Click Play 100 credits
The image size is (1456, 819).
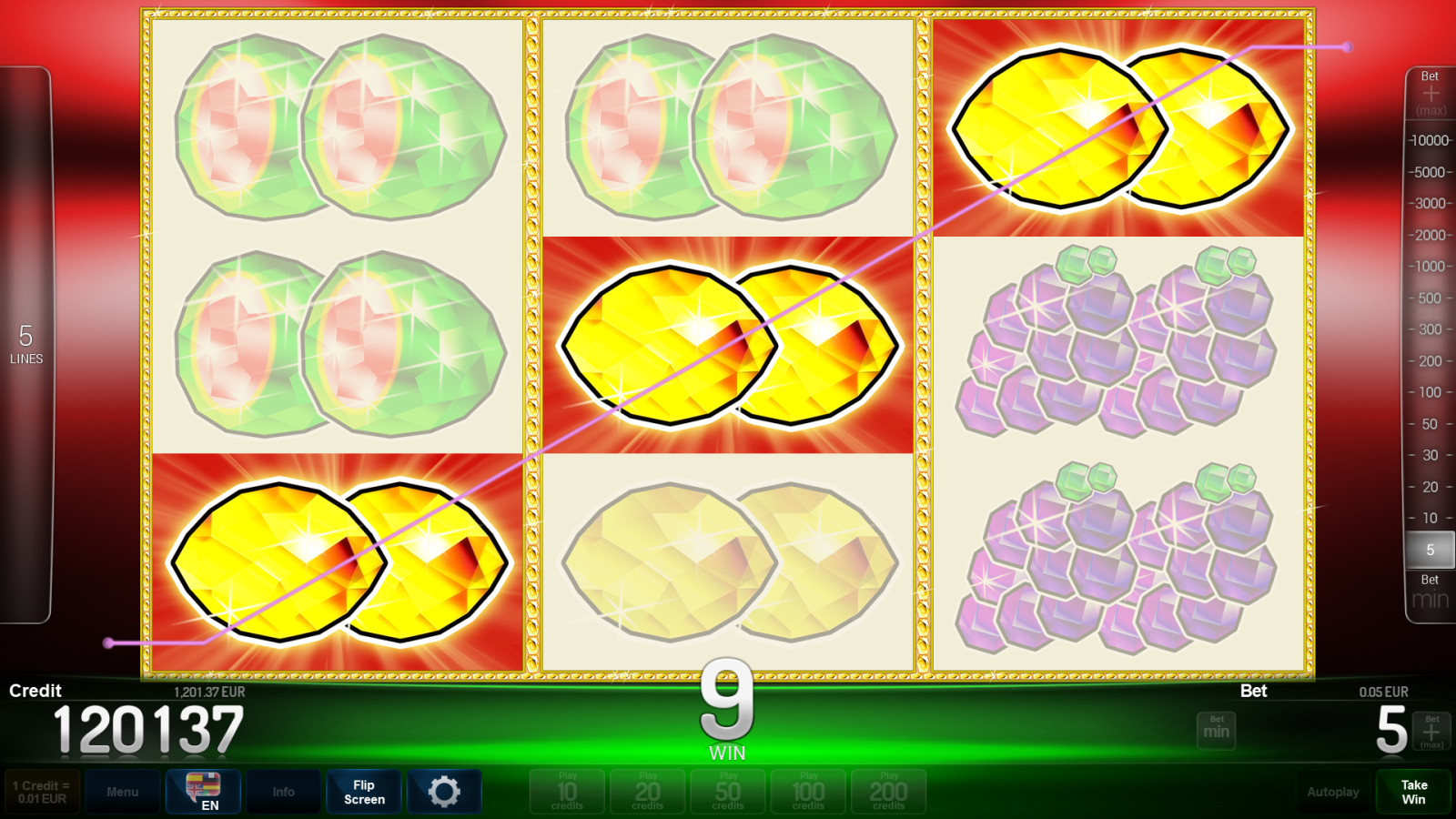[808, 791]
